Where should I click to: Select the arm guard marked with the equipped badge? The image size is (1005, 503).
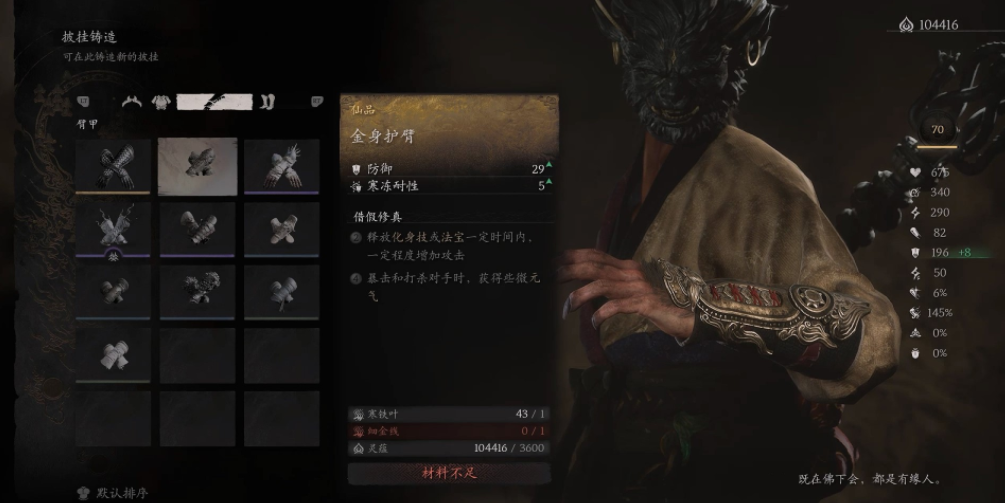[113, 229]
